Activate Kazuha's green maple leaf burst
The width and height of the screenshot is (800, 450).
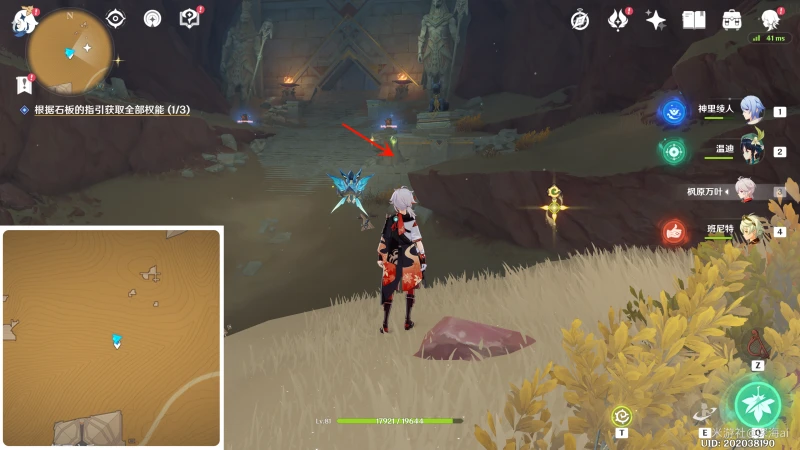[x=757, y=403]
